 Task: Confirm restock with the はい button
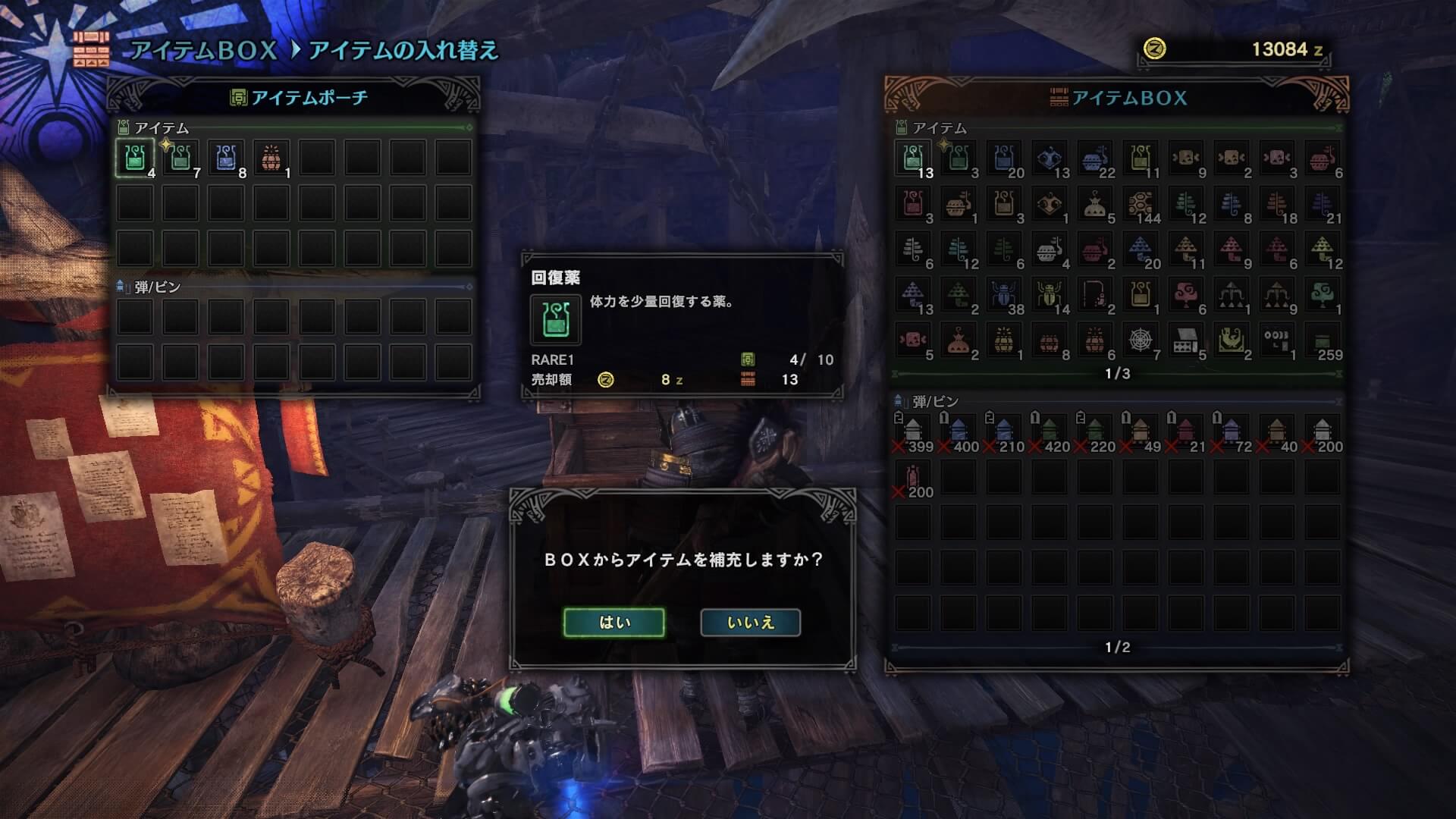click(613, 623)
